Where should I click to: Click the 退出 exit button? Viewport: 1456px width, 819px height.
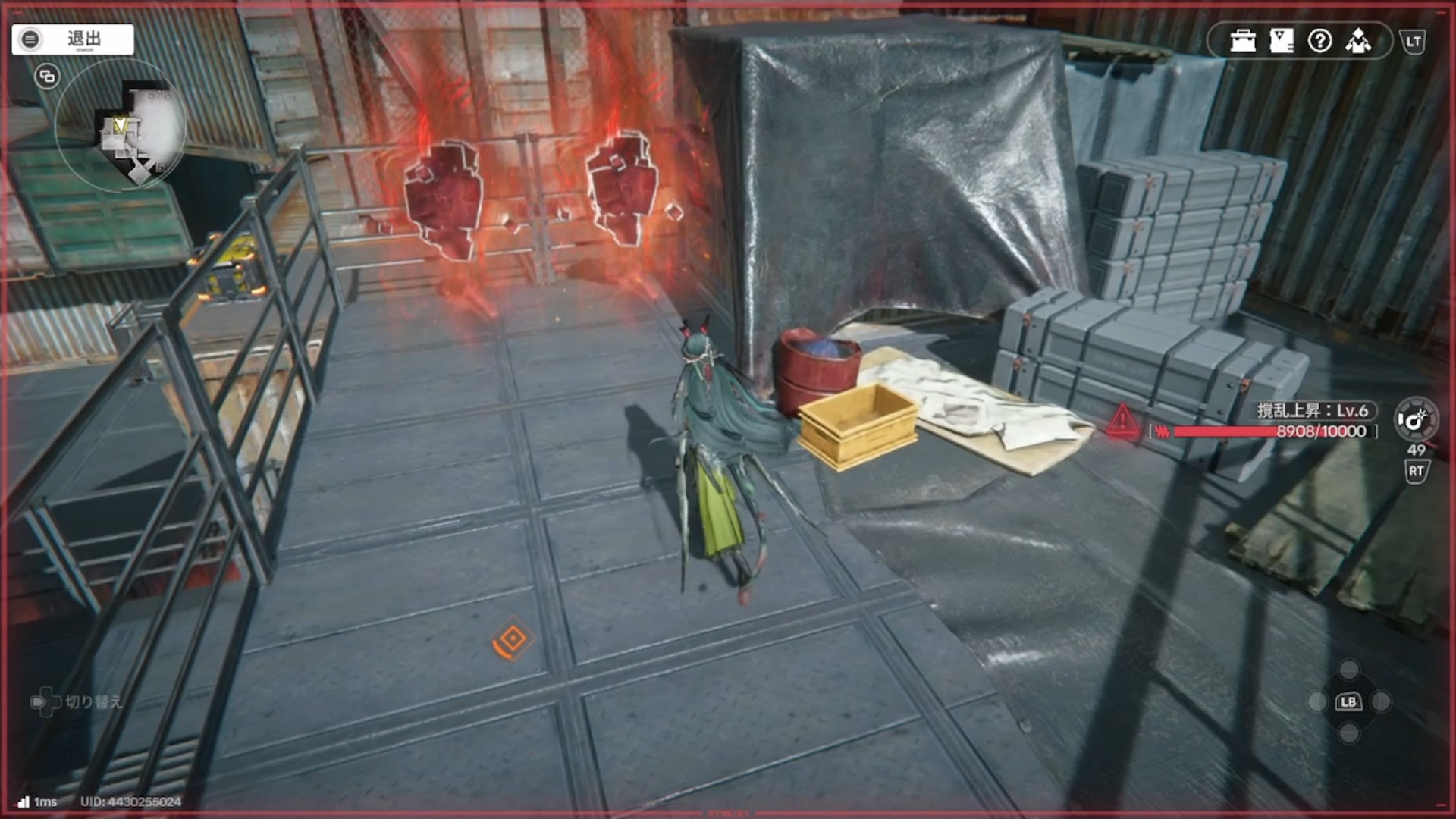pos(73,39)
